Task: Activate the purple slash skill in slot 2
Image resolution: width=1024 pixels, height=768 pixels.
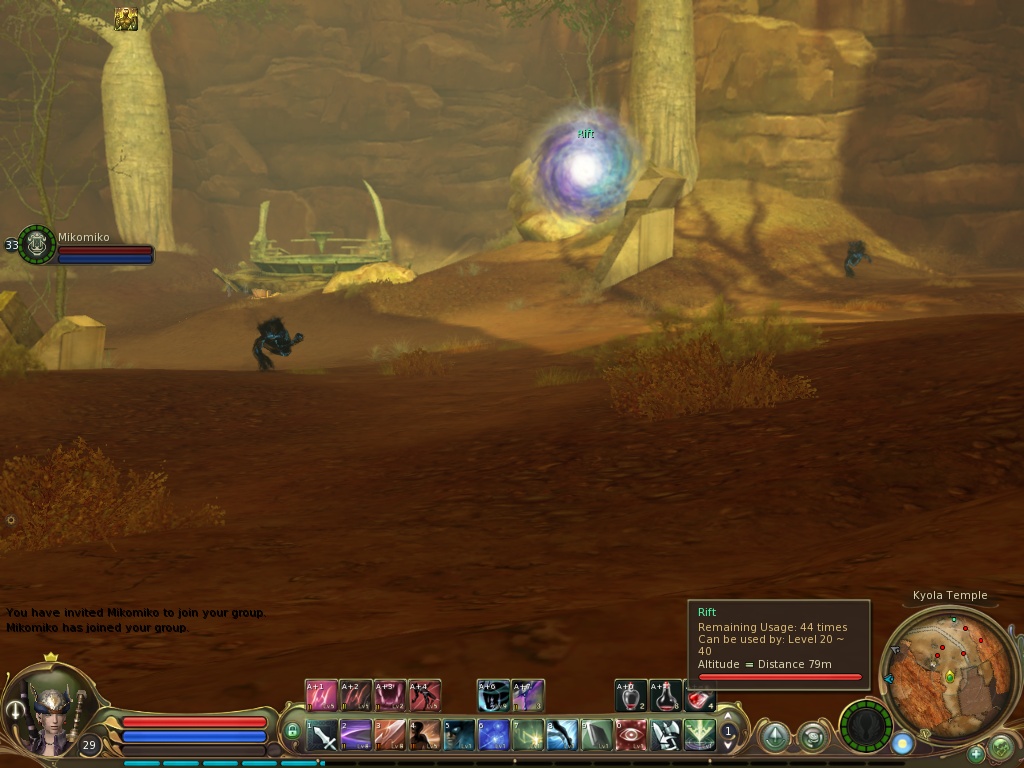Action: [x=357, y=736]
